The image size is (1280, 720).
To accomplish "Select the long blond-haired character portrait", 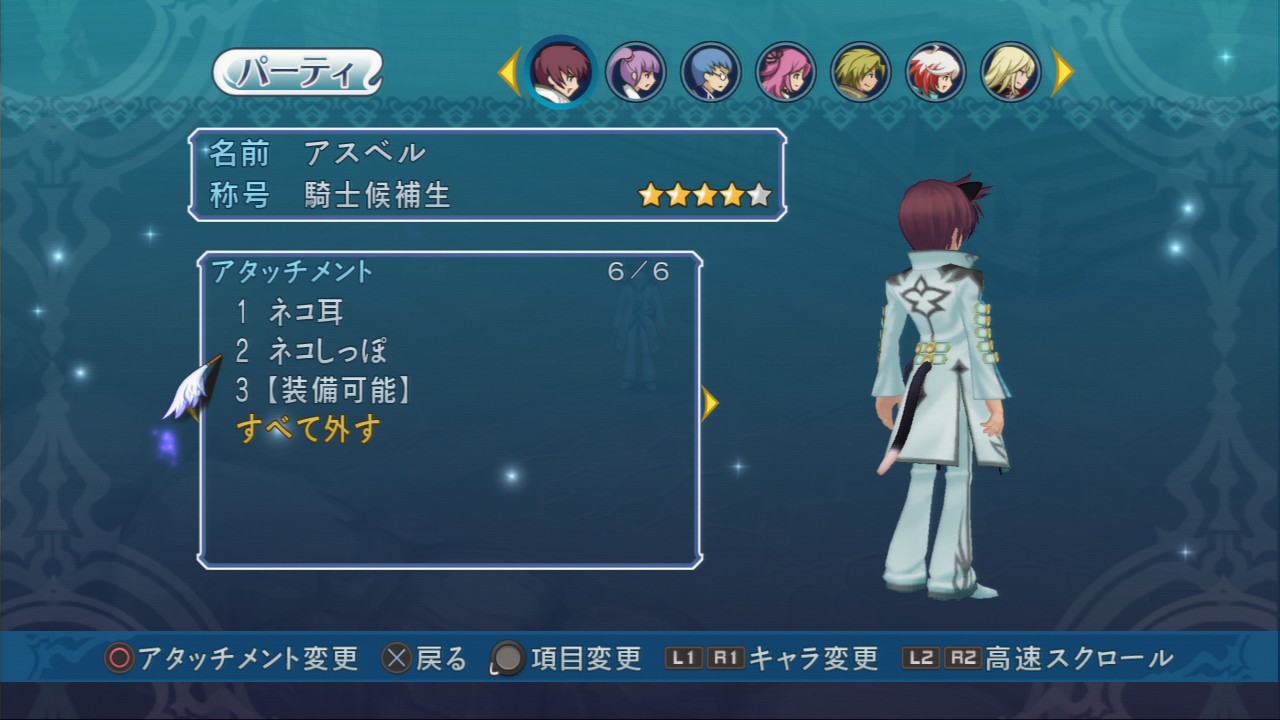I will pyautogui.click(x=1011, y=71).
